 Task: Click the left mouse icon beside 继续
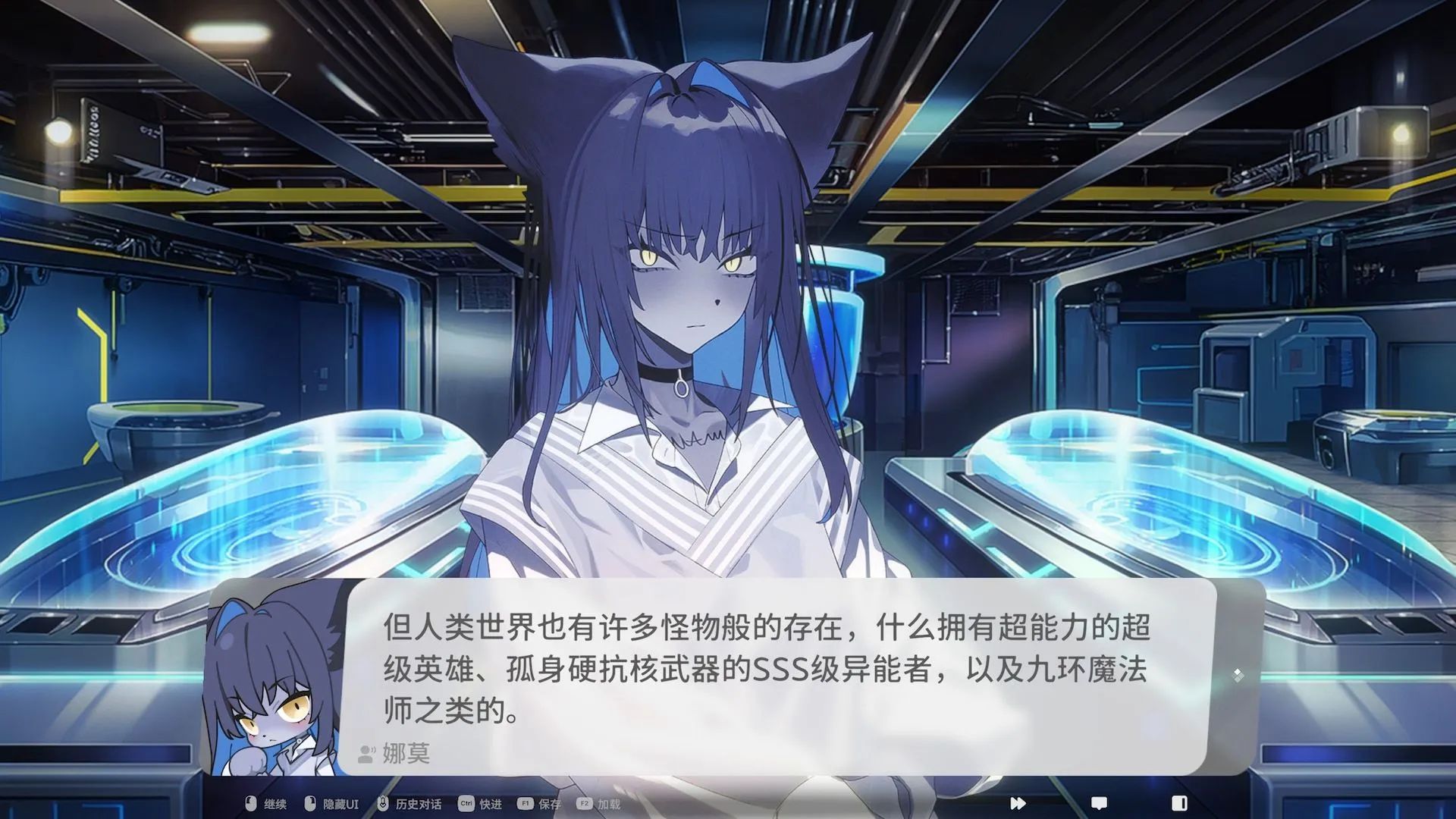click(x=249, y=805)
